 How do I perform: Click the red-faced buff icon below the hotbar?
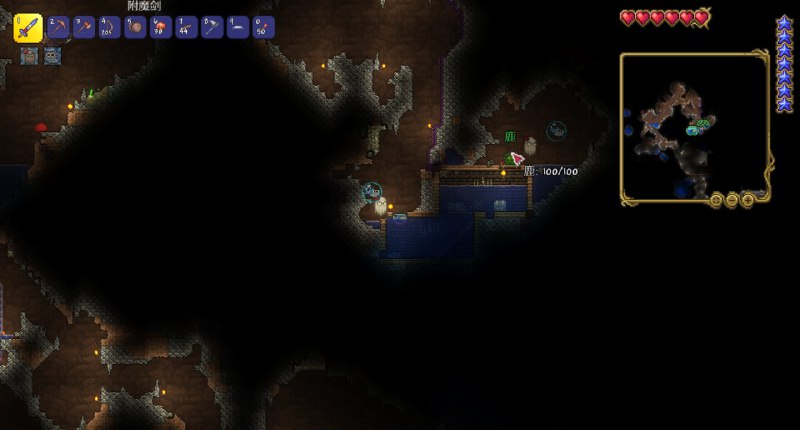[x=29, y=56]
